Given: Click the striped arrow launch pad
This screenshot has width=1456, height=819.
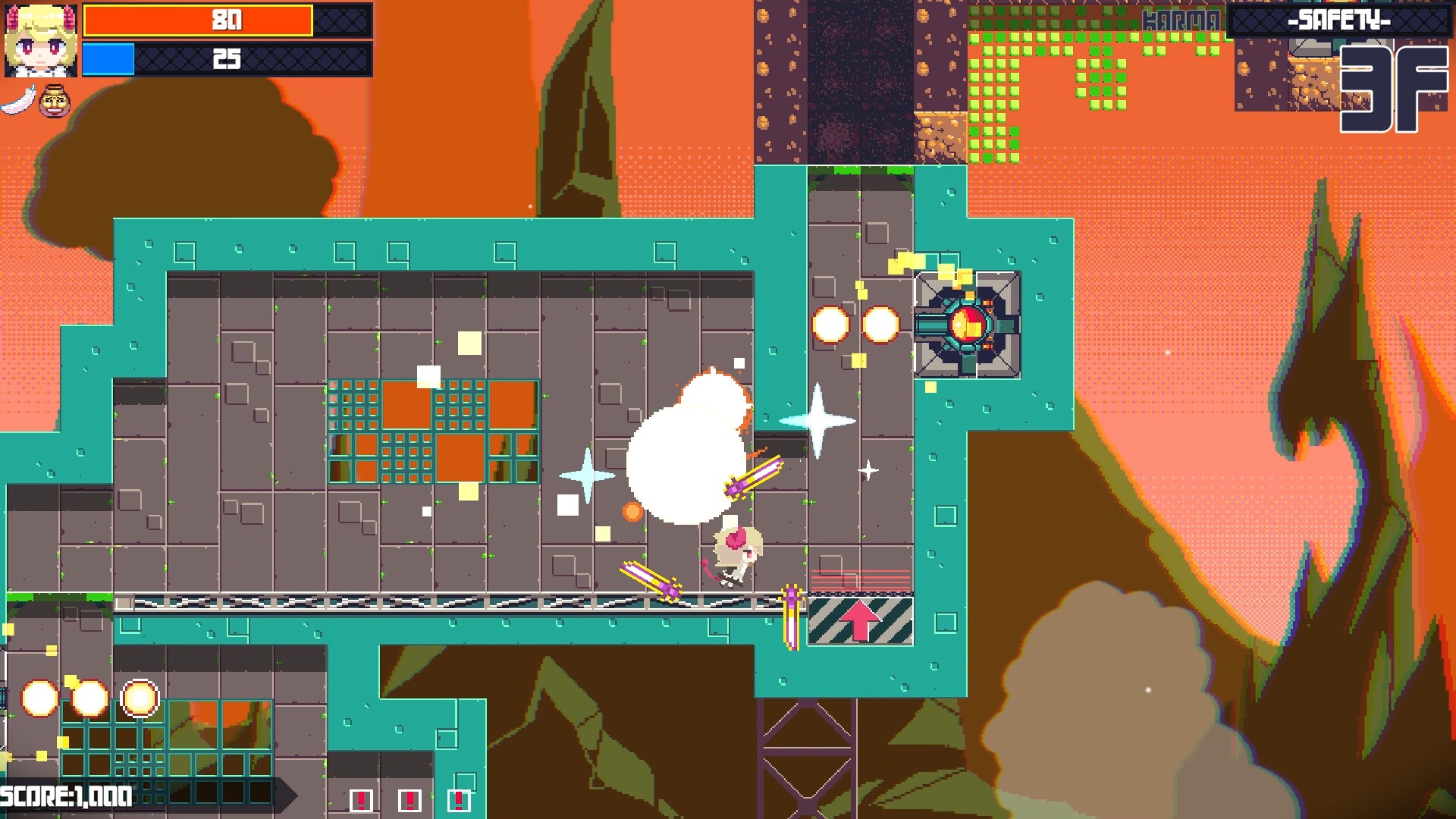Looking at the screenshot, I should coord(861,622).
